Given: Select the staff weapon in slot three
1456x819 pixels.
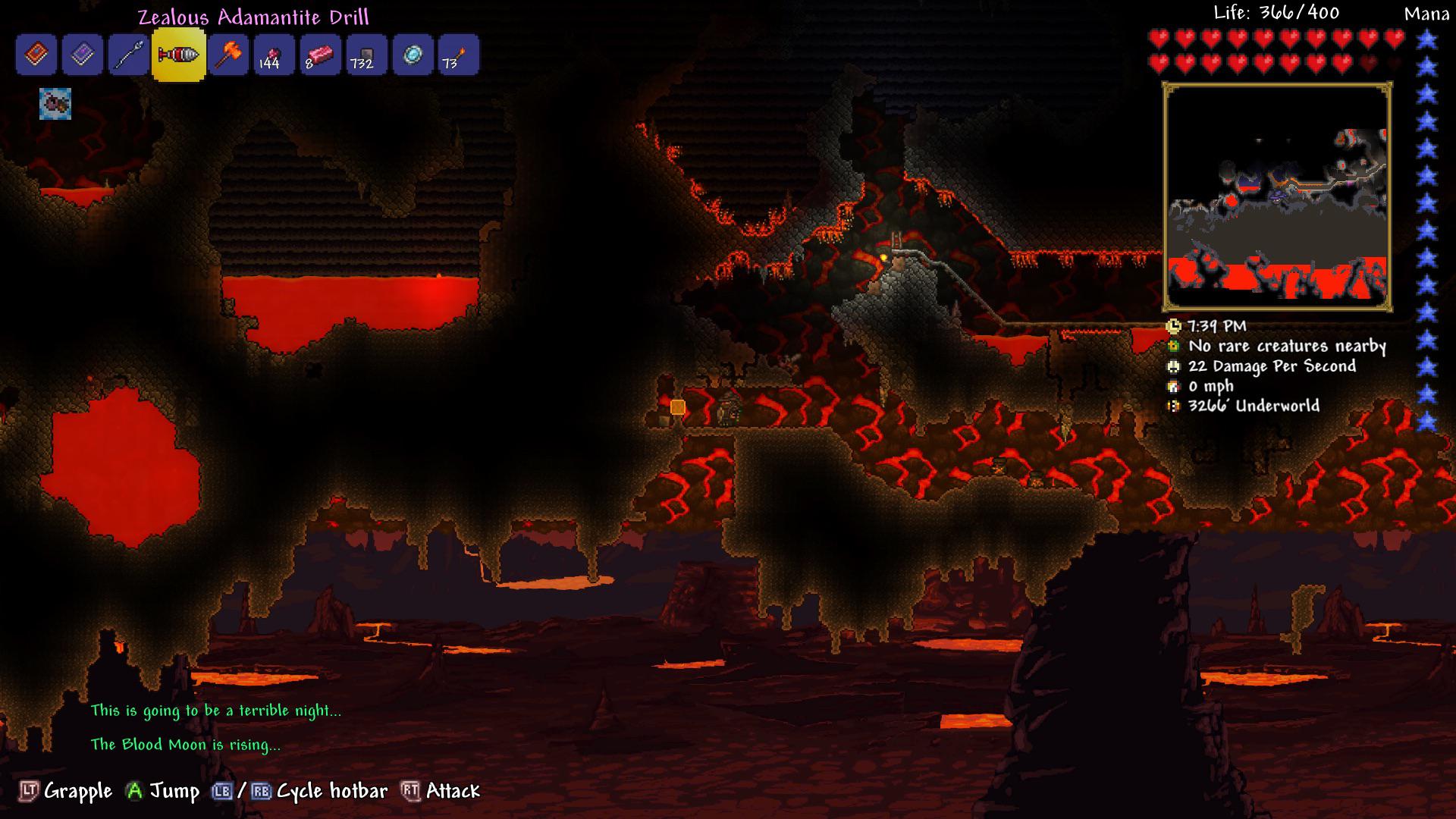Looking at the screenshot, I should click(130, 54).
